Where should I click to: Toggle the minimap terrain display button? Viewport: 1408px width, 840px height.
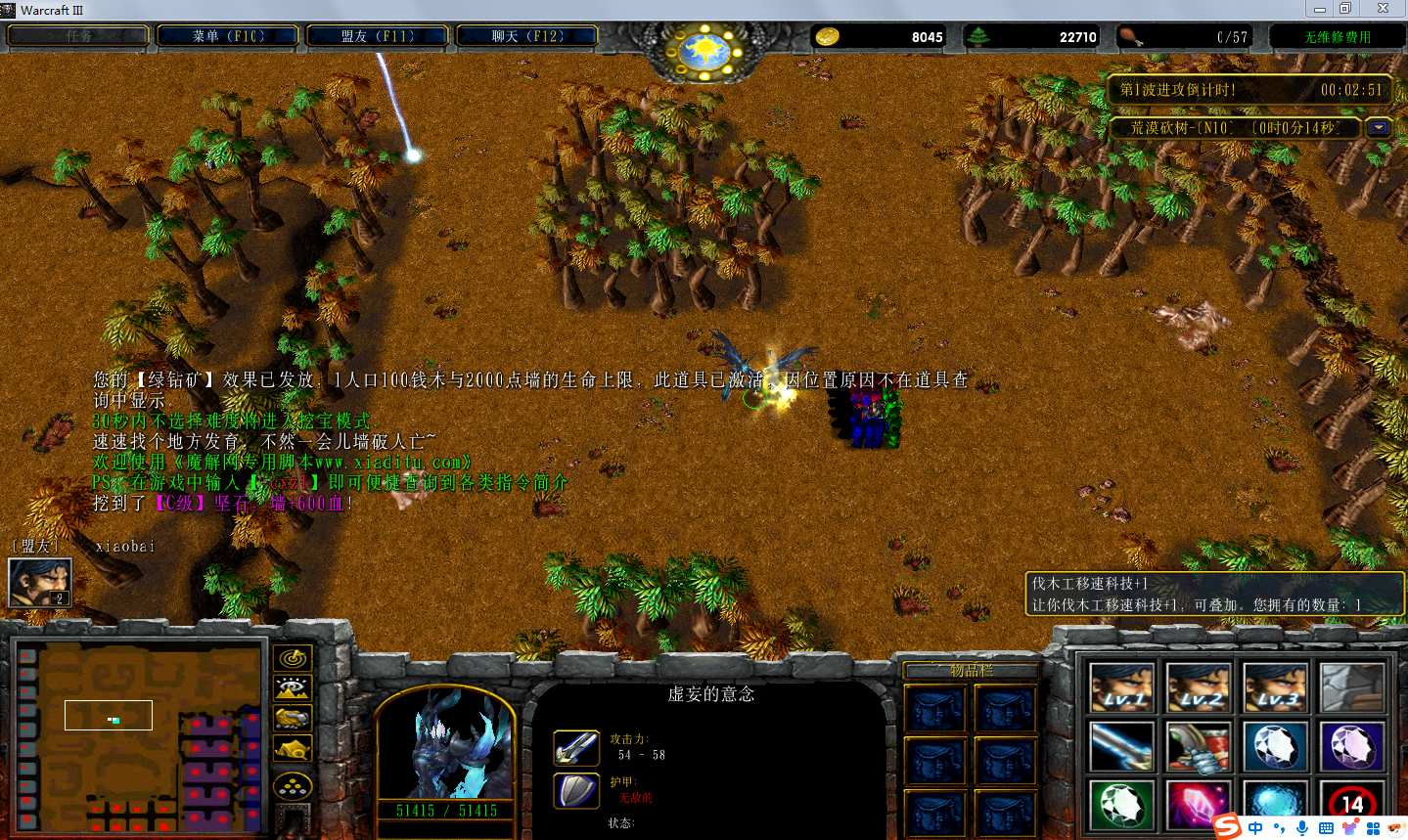(293, 688)
